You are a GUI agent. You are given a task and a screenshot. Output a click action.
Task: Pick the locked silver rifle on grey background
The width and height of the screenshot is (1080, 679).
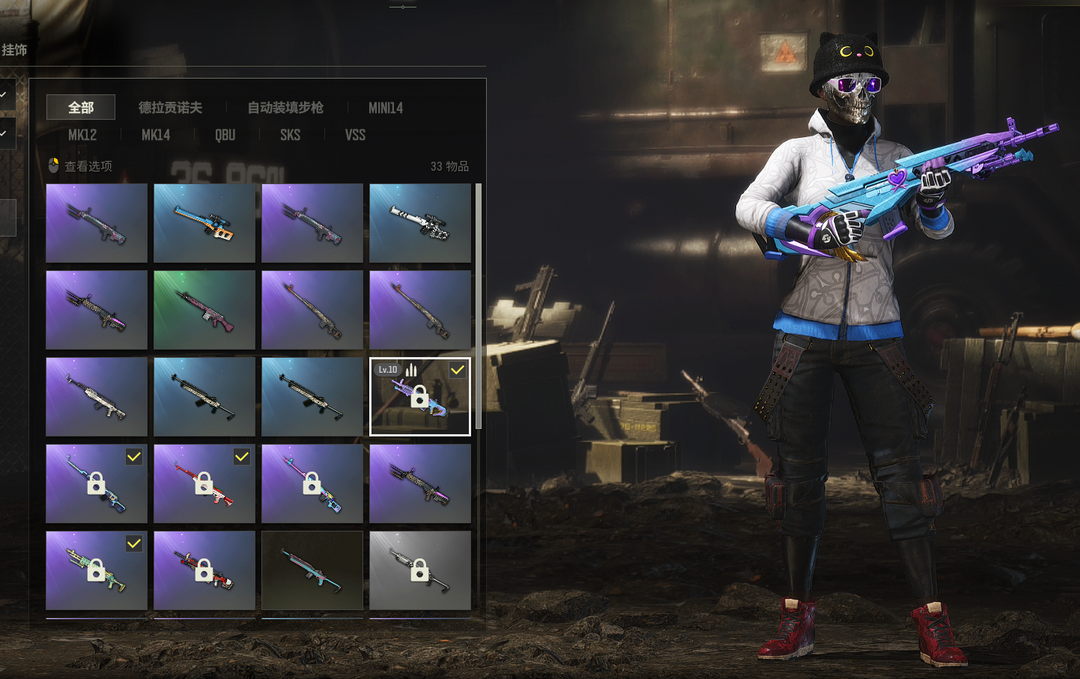click(420, 570)
